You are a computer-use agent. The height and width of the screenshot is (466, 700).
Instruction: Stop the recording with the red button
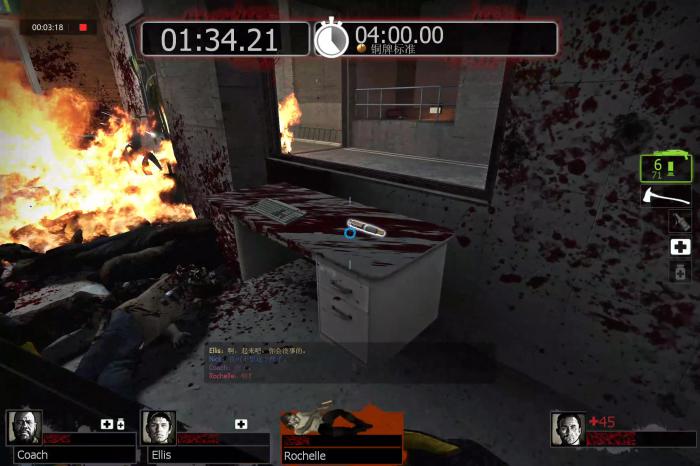(x=83, y=27)
